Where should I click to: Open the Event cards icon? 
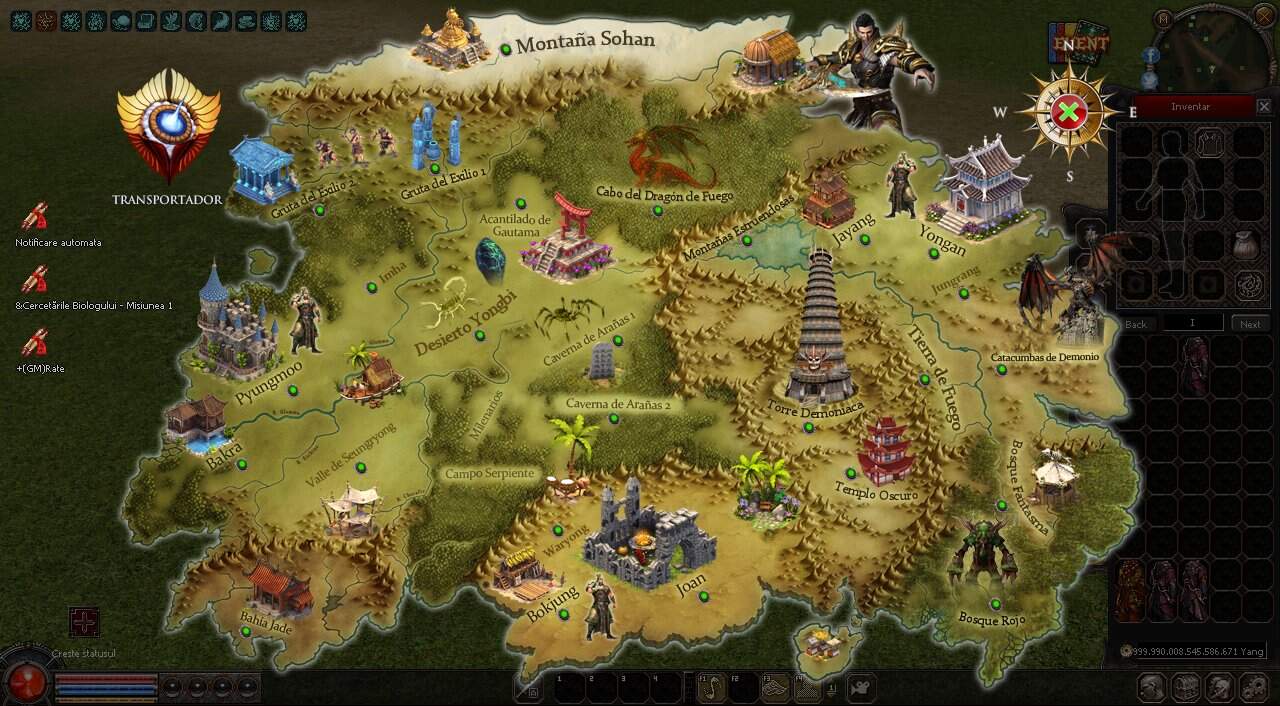click(1079, 43)
